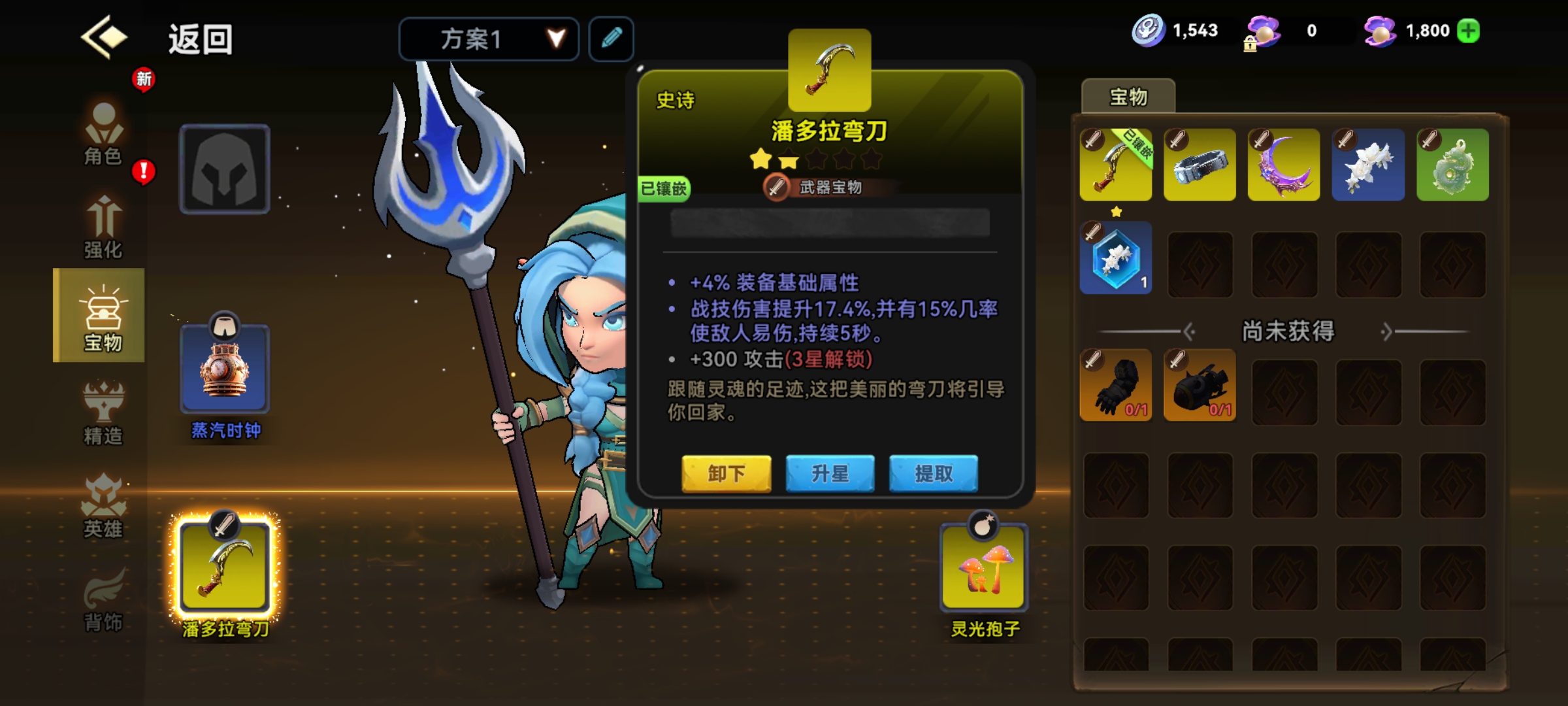This screenshot has width=1568, height=706.
Task: Select the 蒸汽时钟 steam clock treasure
Action: pyautogui.click(x=225, y=369)
